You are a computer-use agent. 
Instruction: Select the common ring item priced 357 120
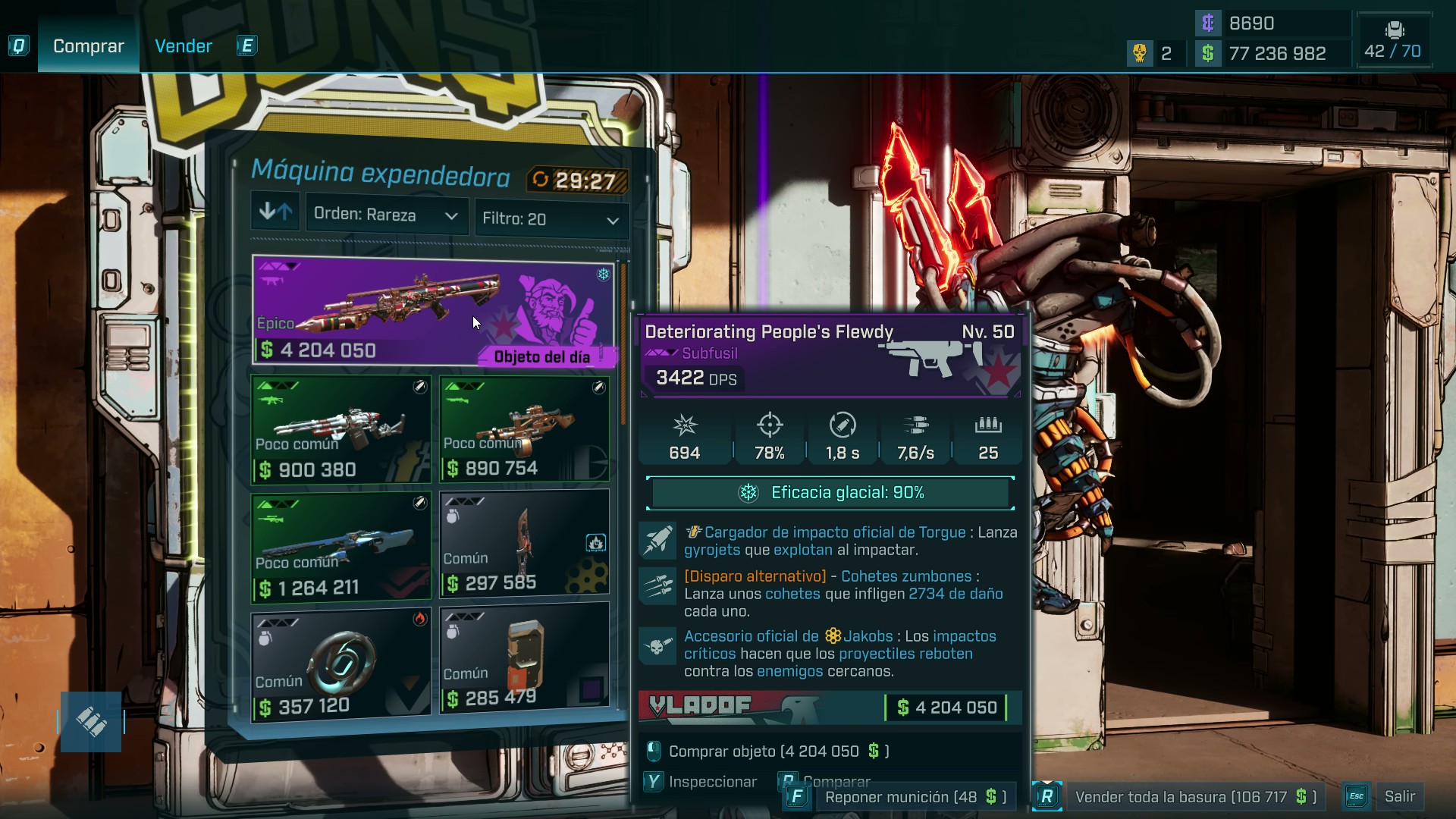pos(341,665)
